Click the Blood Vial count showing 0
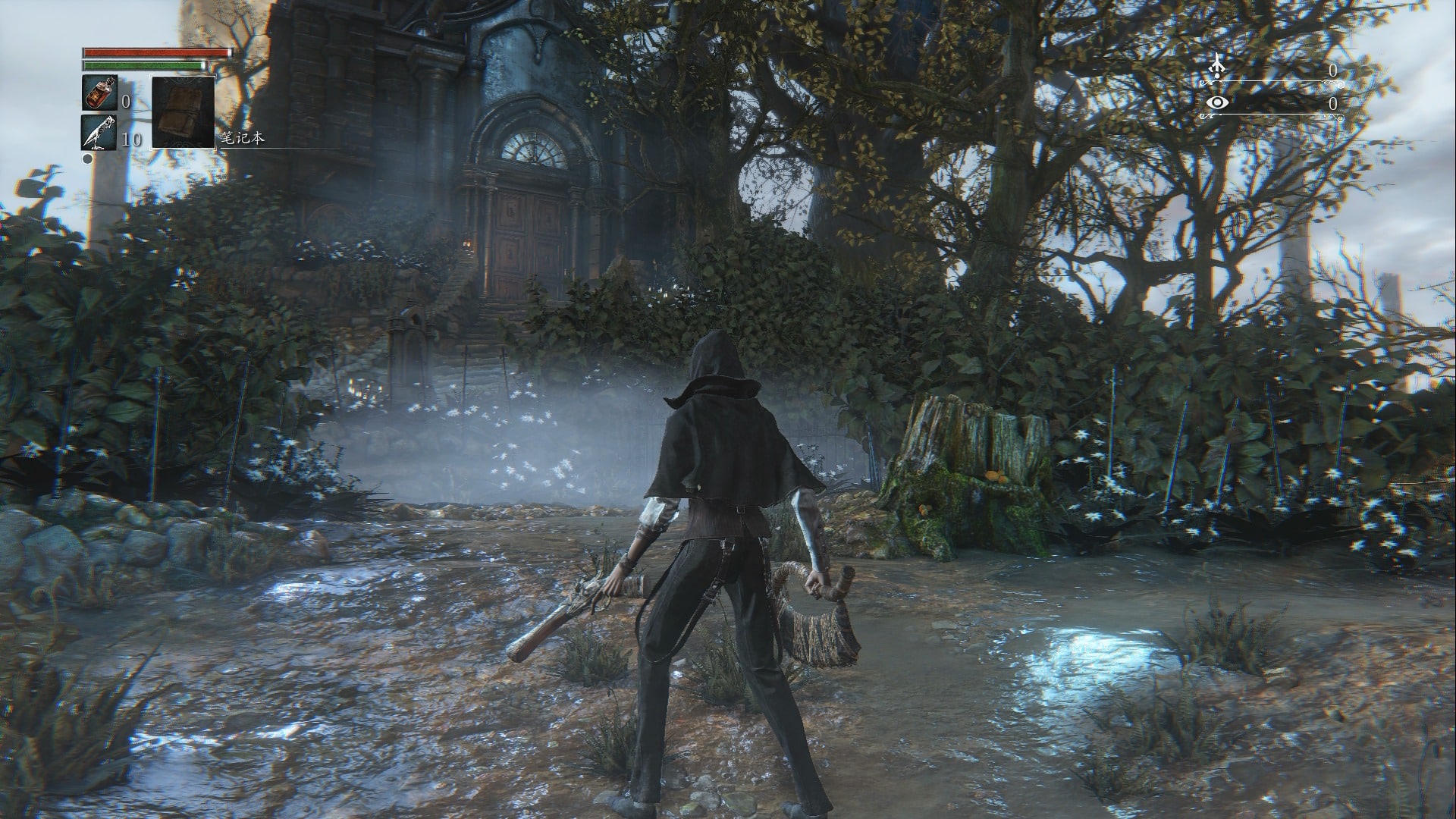 click(127, 103)
